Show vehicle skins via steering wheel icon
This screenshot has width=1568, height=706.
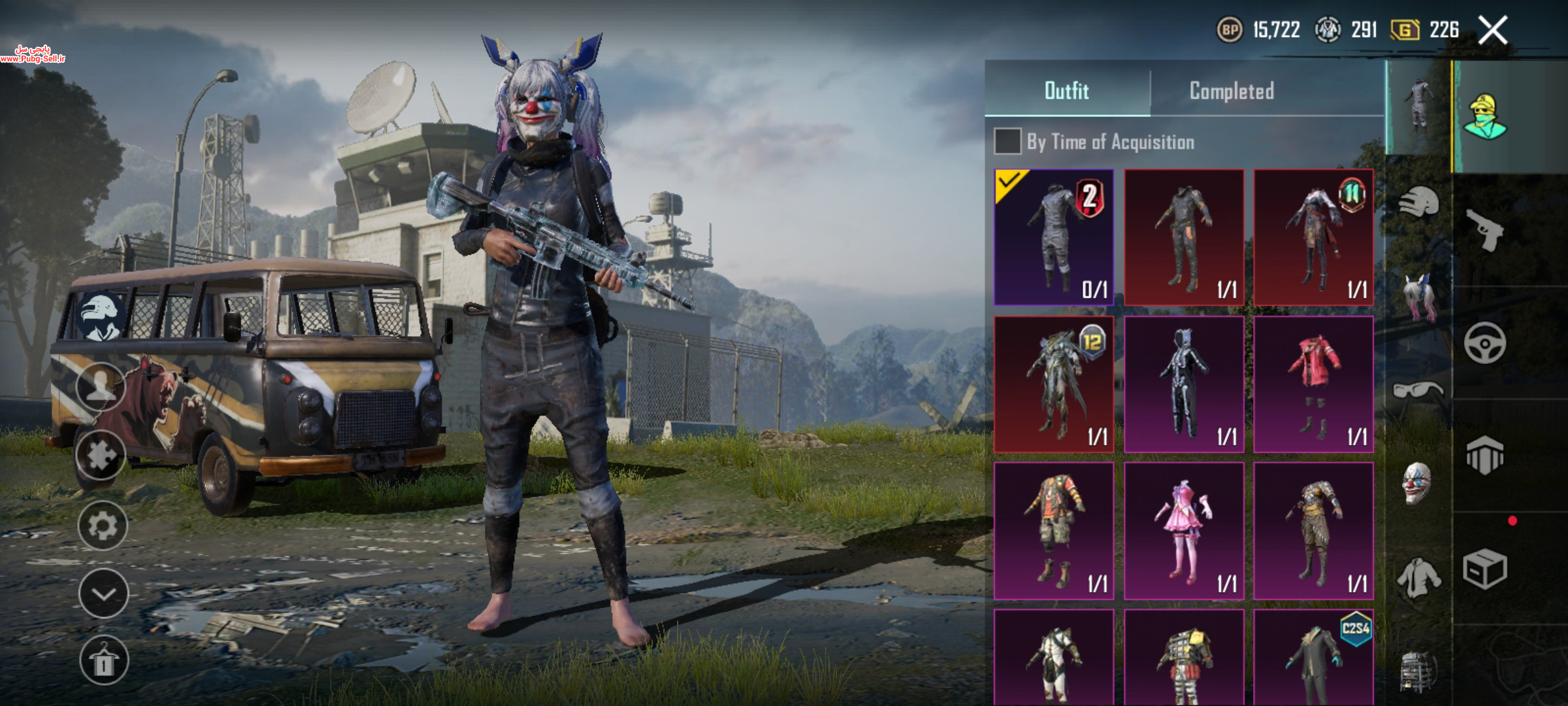click(1484, 343)
